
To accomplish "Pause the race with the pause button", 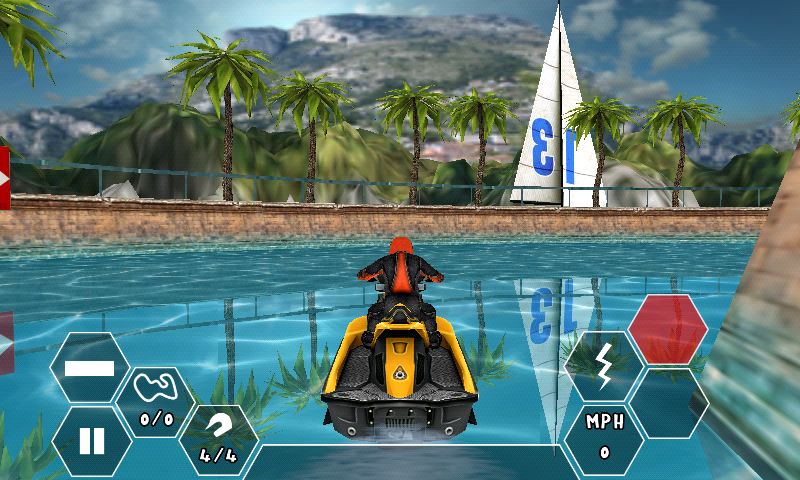I will coord(91,441).
